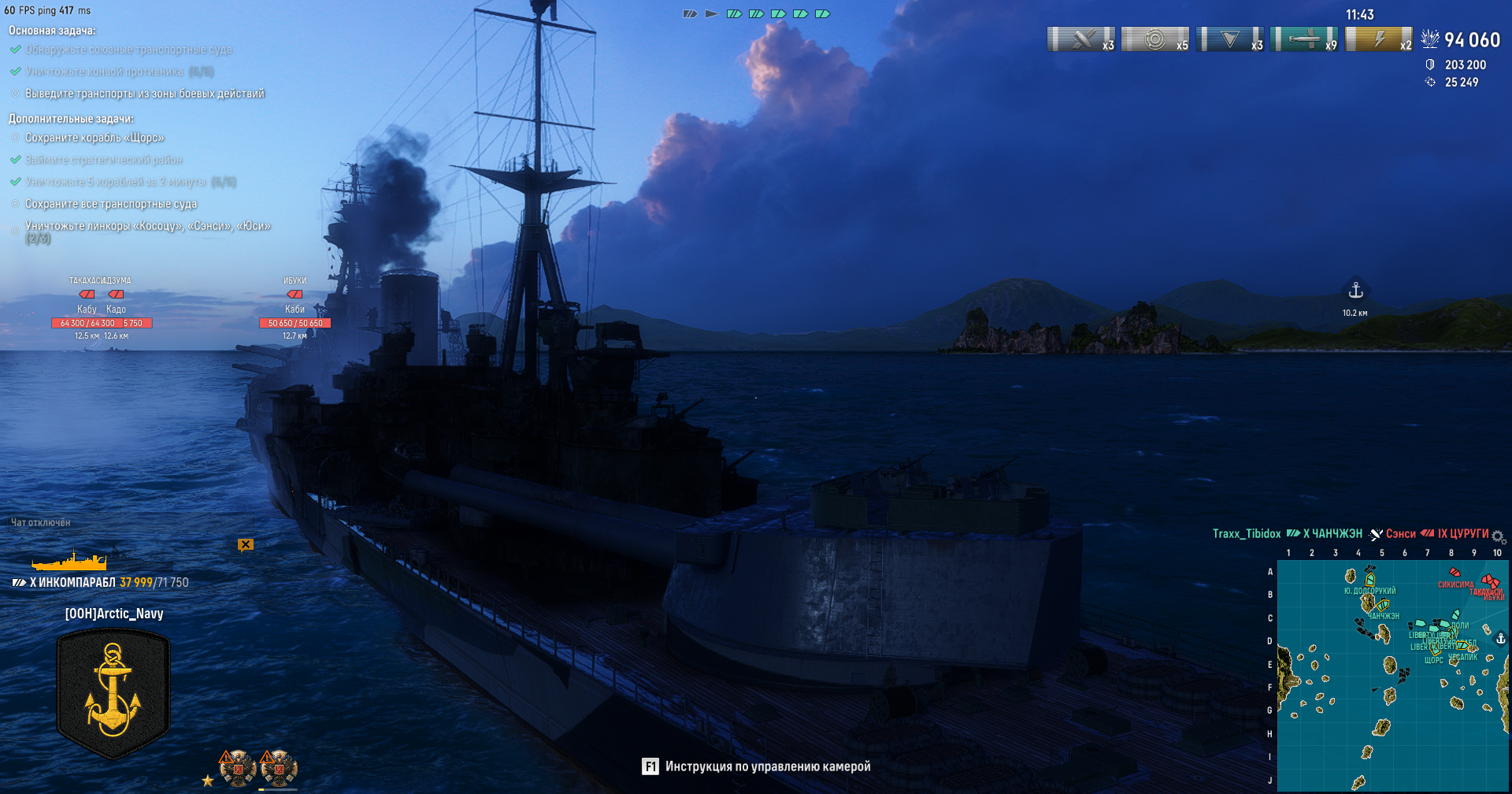Click the torpedo hits ribbon

click(1304, 39)
